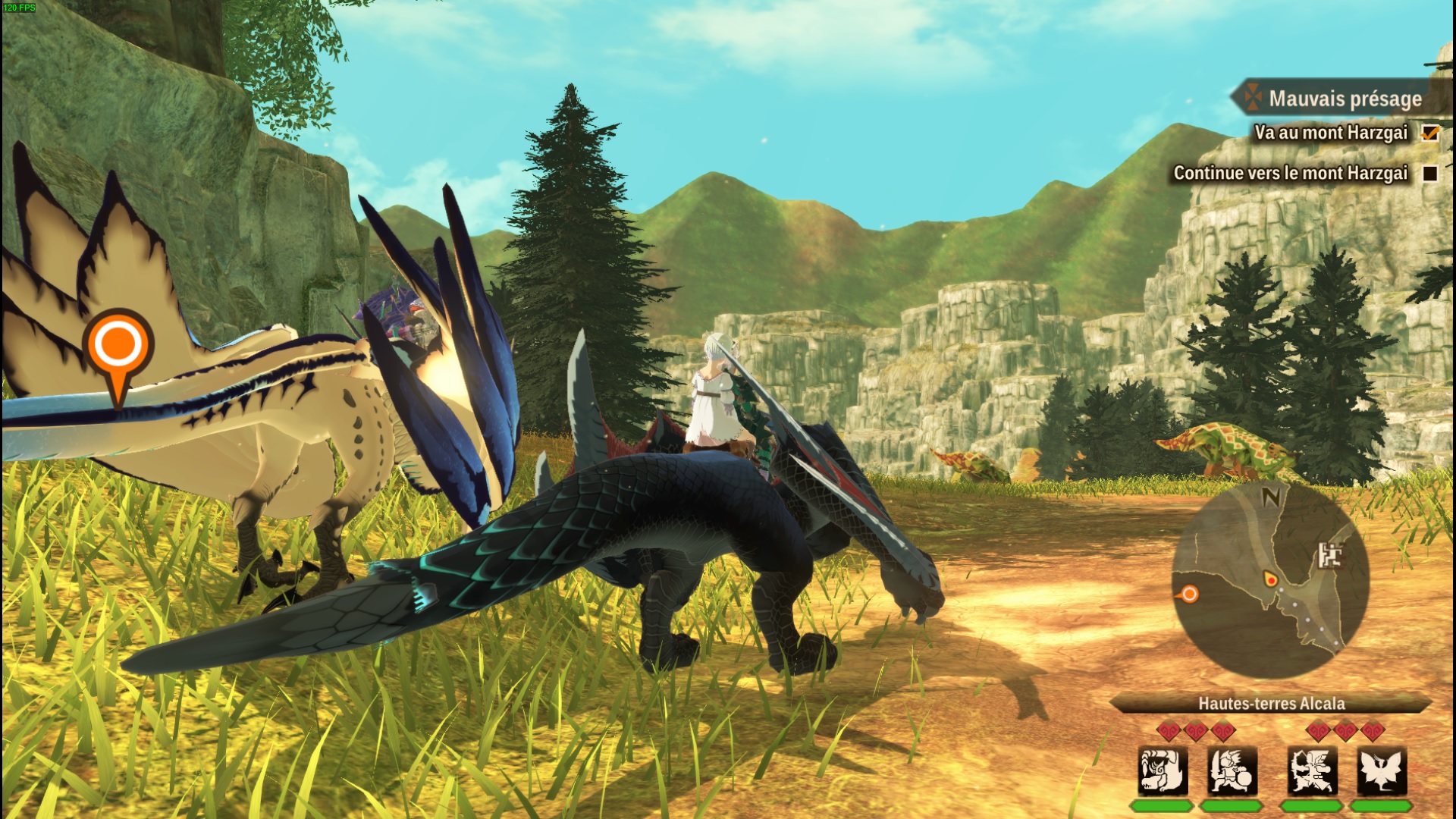Screen dimensions: 1456x819
Task: Select the winged monster party portrait
Action: [x=1382, y=770]
